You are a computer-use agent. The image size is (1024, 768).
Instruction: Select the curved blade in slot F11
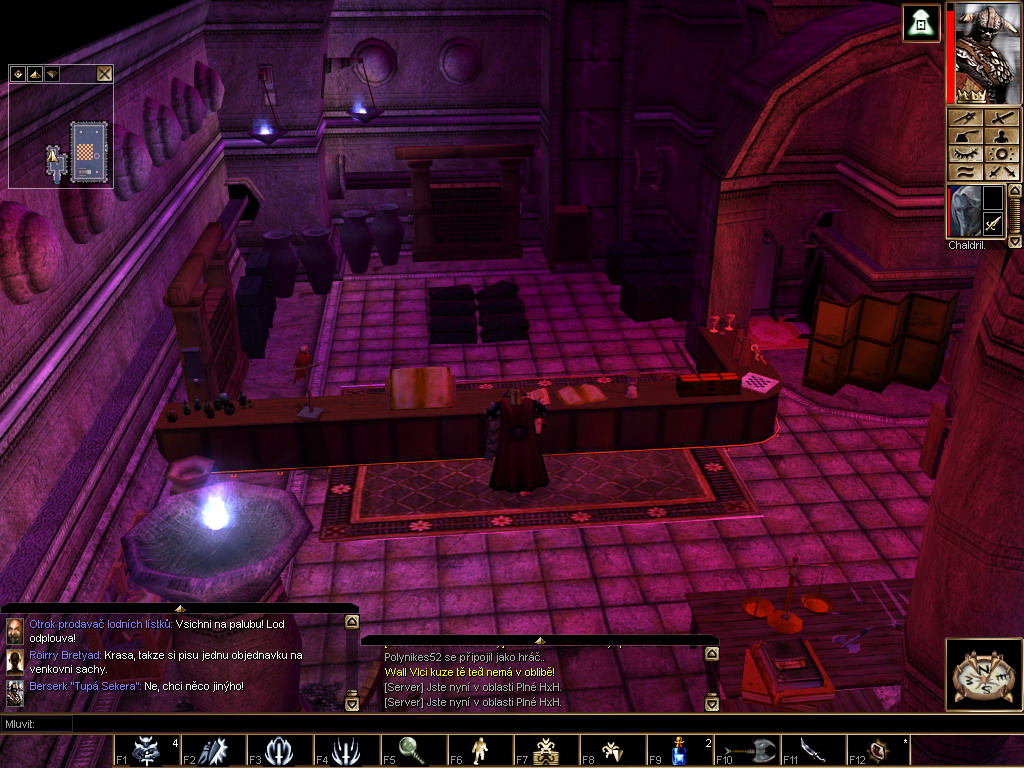click(x=811, y=750)
